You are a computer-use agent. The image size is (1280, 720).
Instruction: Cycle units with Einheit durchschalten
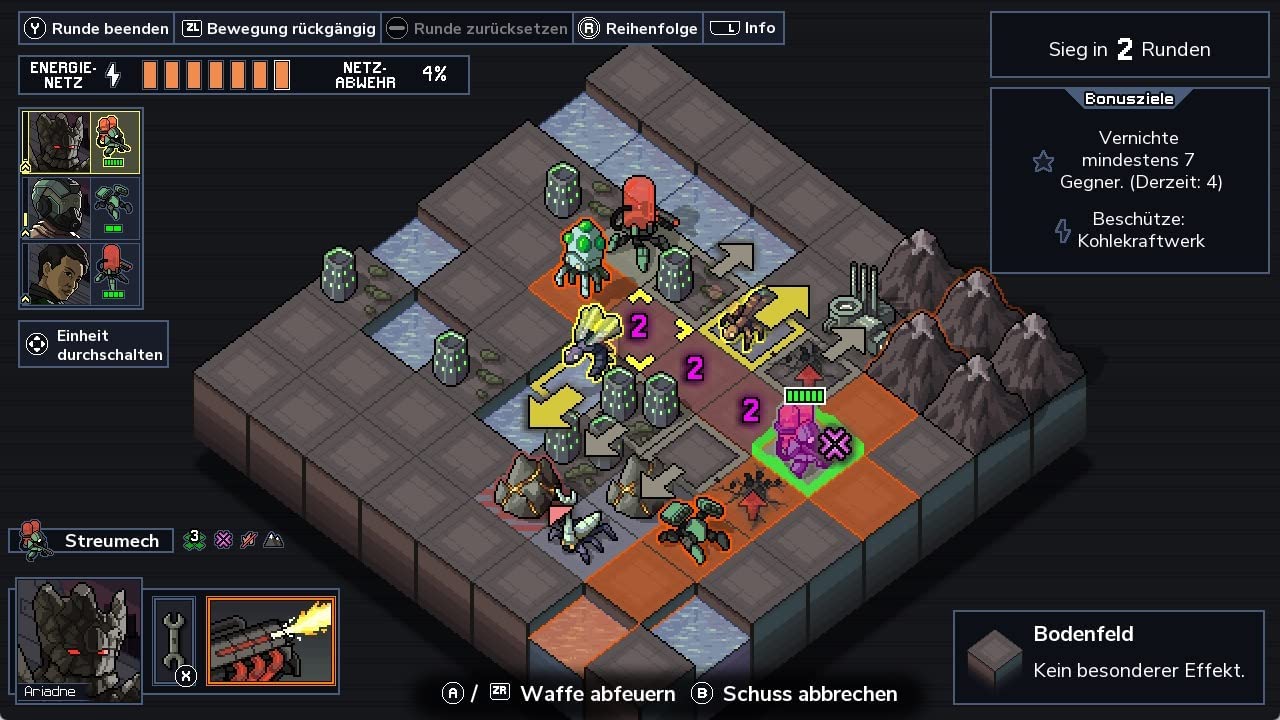(94, 344)
